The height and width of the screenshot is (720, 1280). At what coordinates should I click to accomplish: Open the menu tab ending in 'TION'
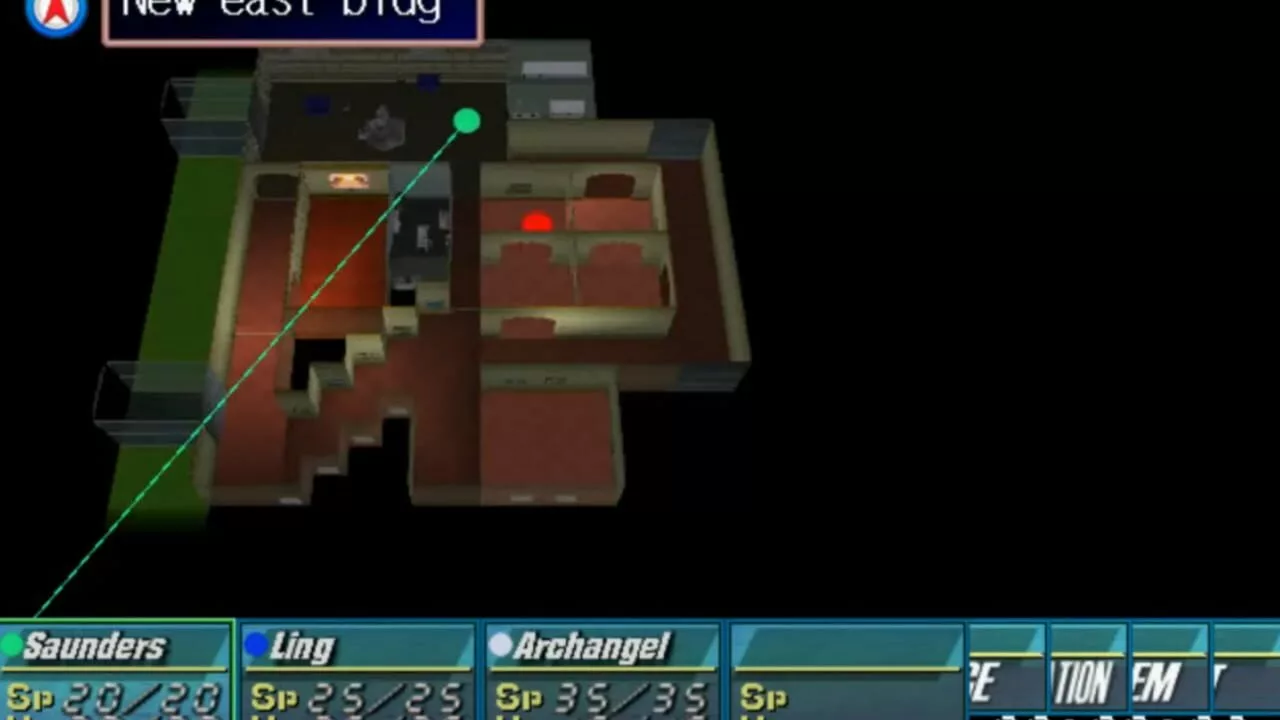1087,672
